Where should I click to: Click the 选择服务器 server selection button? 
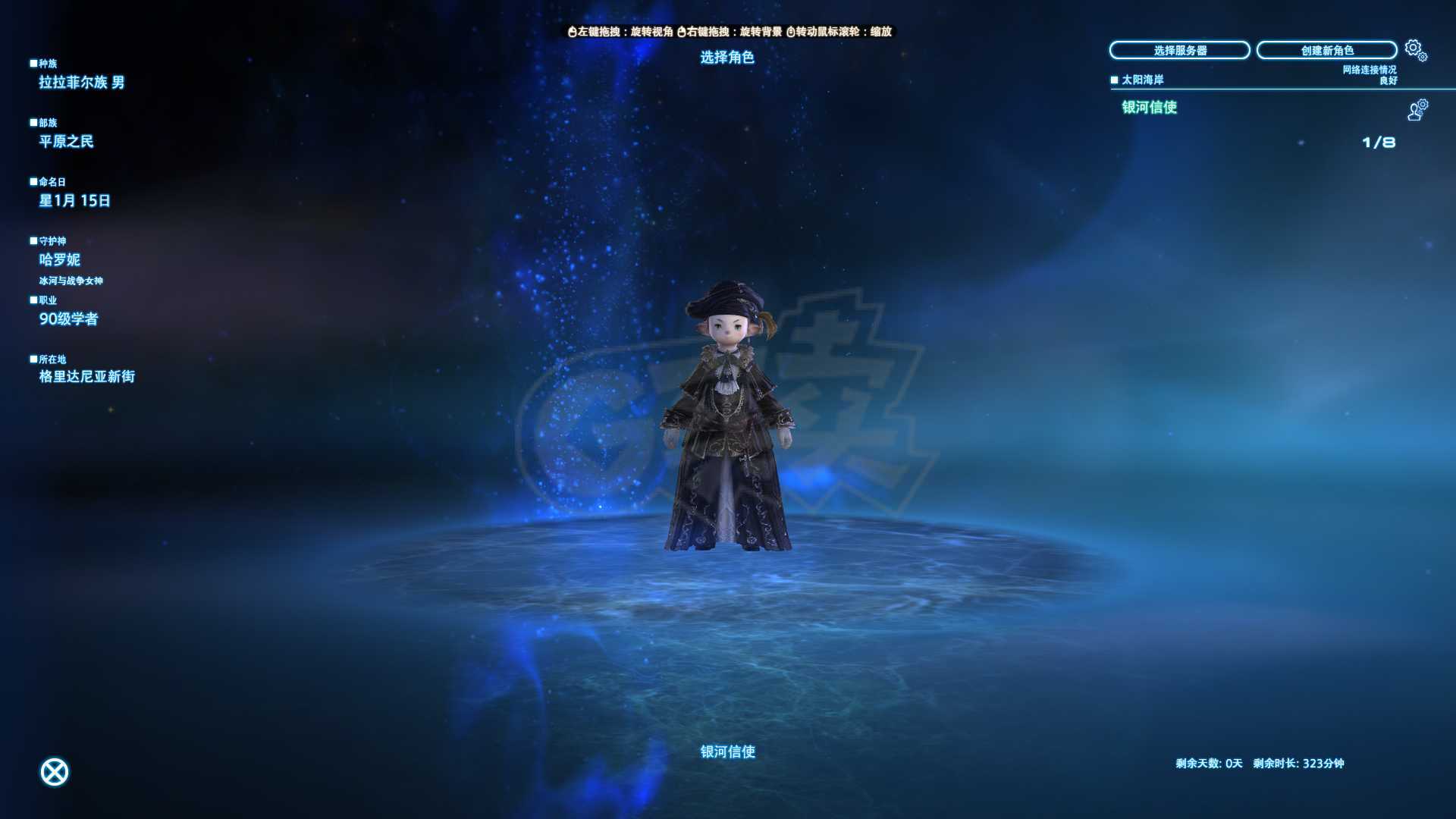pyautogui.click(x=1180, y=50)
